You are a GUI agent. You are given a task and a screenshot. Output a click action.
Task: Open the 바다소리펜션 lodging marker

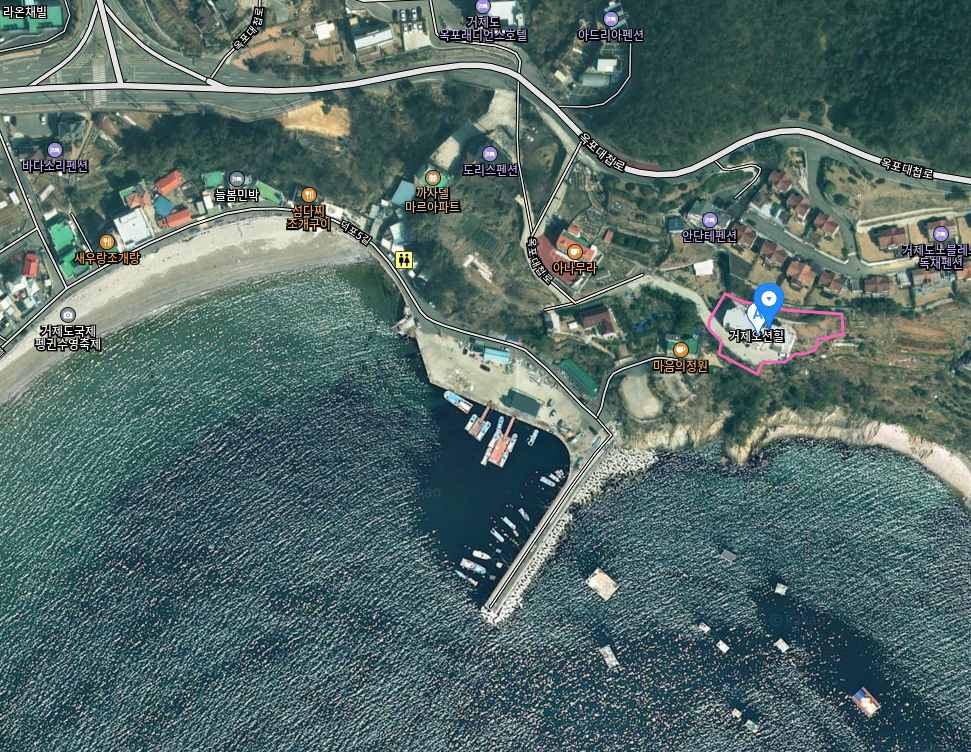pyautogui.click(x=55, y=150)
